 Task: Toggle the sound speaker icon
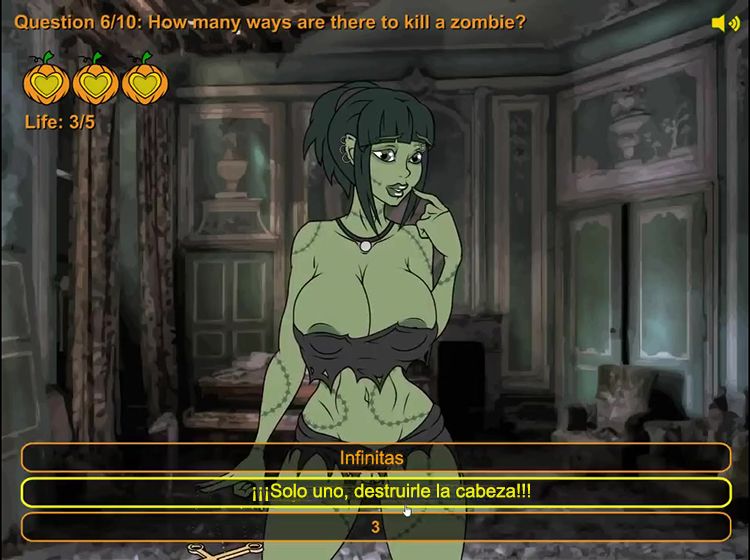click(725, 23)
